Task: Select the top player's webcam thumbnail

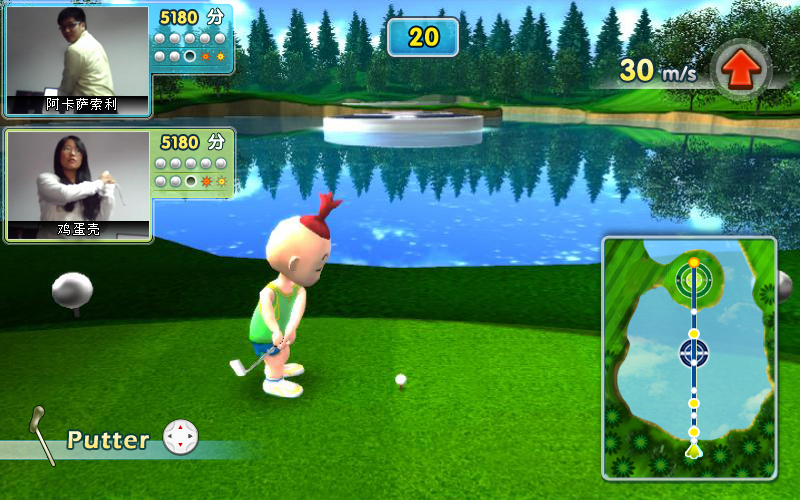Action: (77, 60)
